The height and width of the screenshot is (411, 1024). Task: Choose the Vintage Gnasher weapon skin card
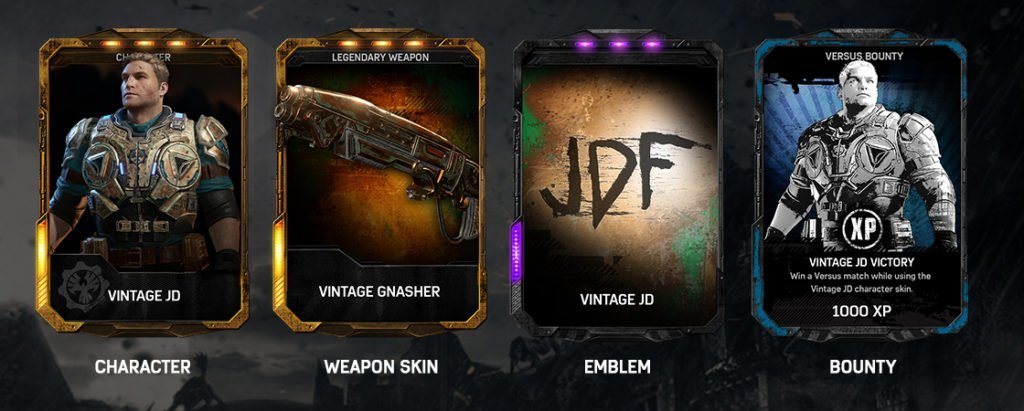click(379, 185)
